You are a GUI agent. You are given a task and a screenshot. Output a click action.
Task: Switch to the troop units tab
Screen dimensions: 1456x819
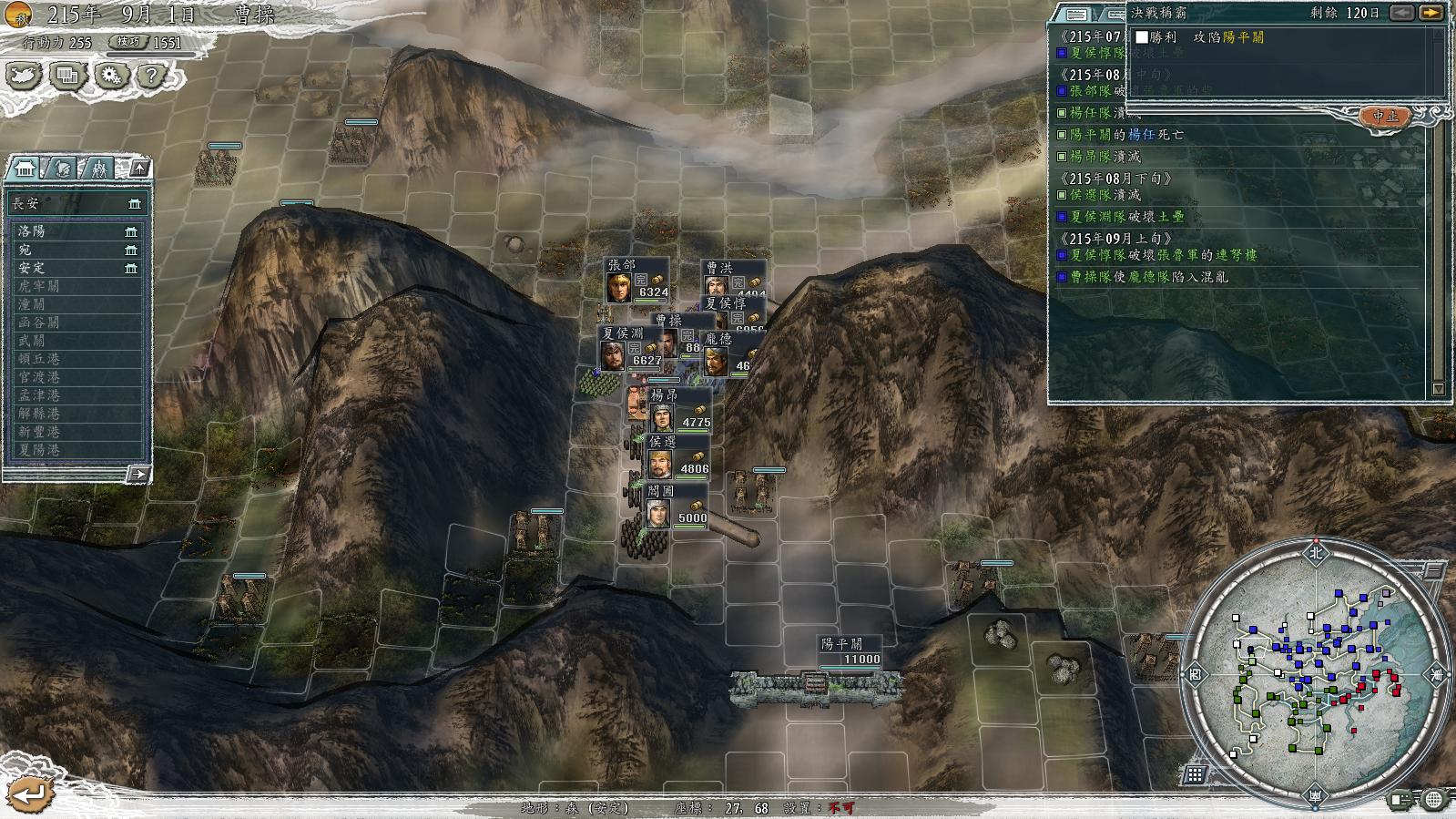click(98, 169)
